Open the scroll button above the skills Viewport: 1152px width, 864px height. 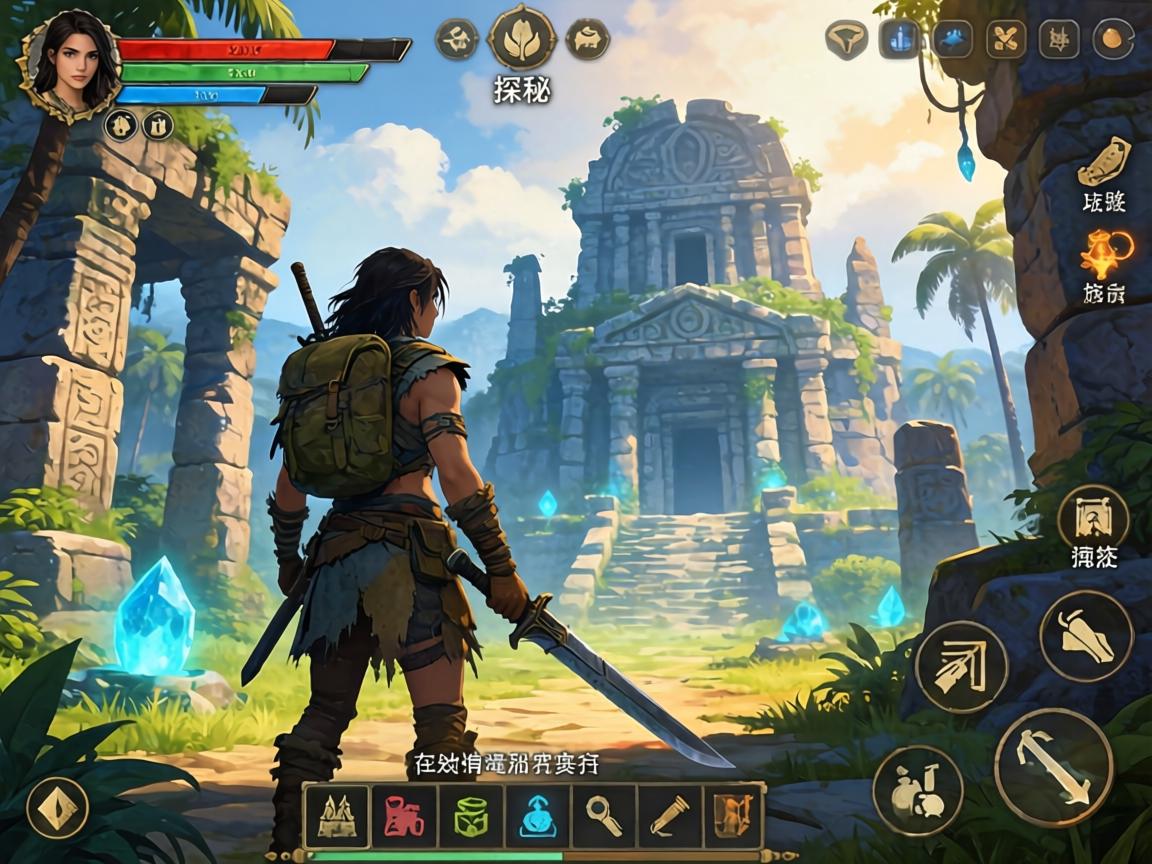pos(1093,519)
